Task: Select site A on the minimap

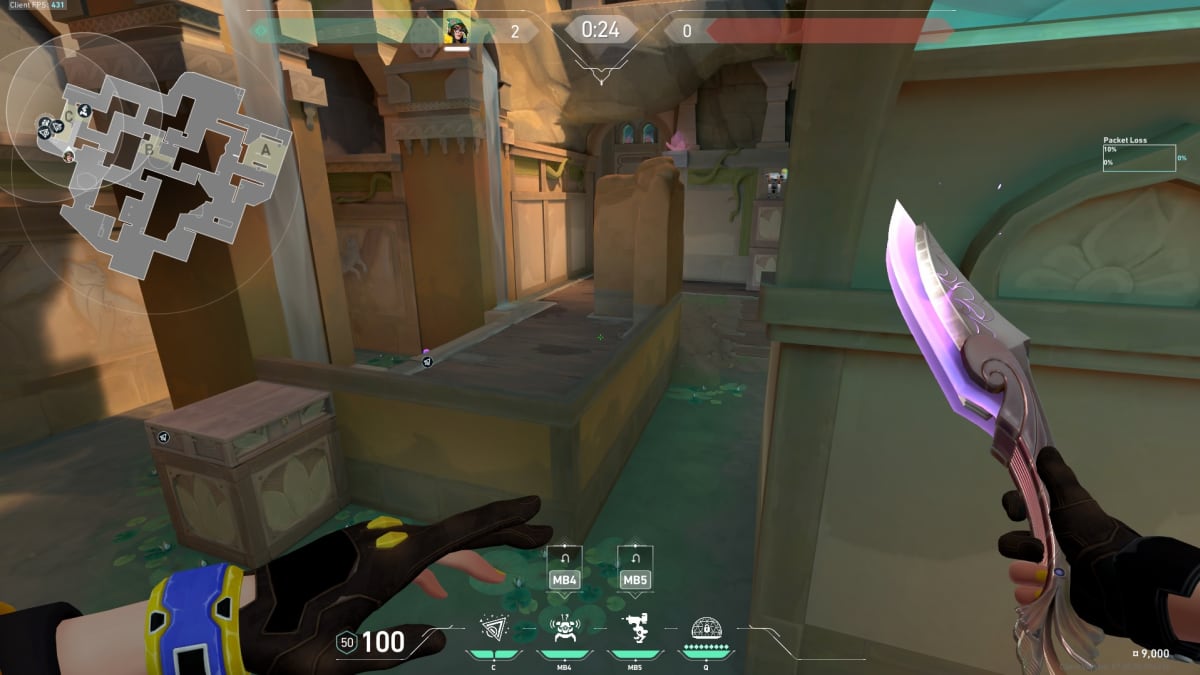Action: coord(265,149)
